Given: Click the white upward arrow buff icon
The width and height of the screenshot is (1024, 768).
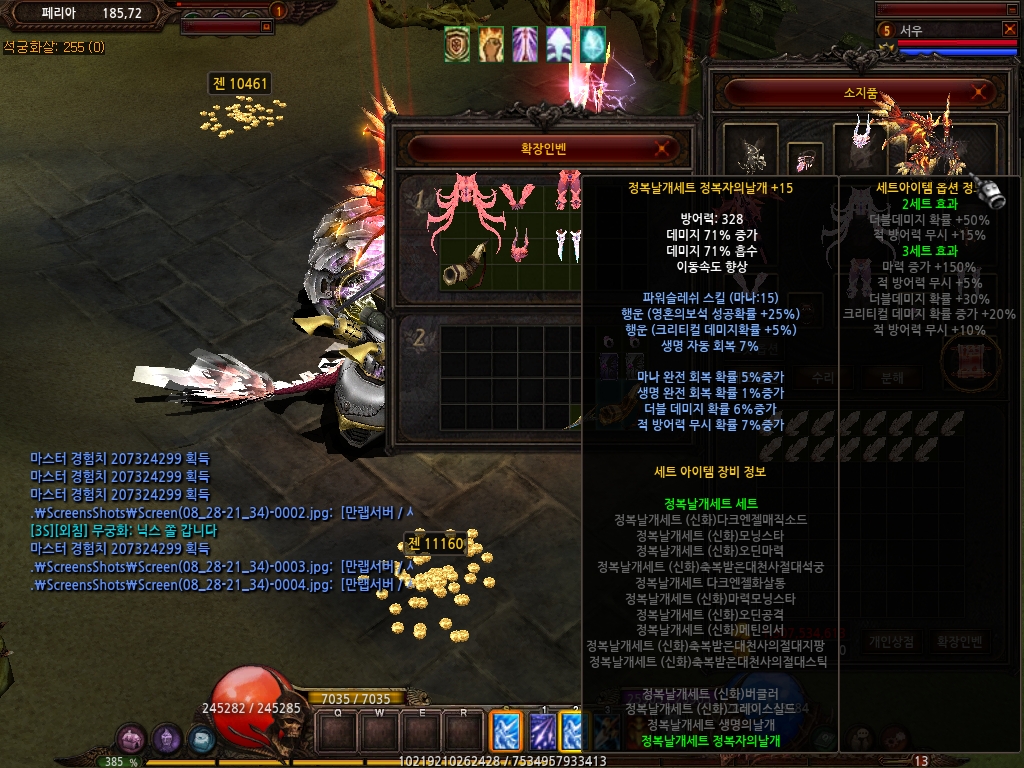Looking at the screenshot, I should (x=559, y=44).
